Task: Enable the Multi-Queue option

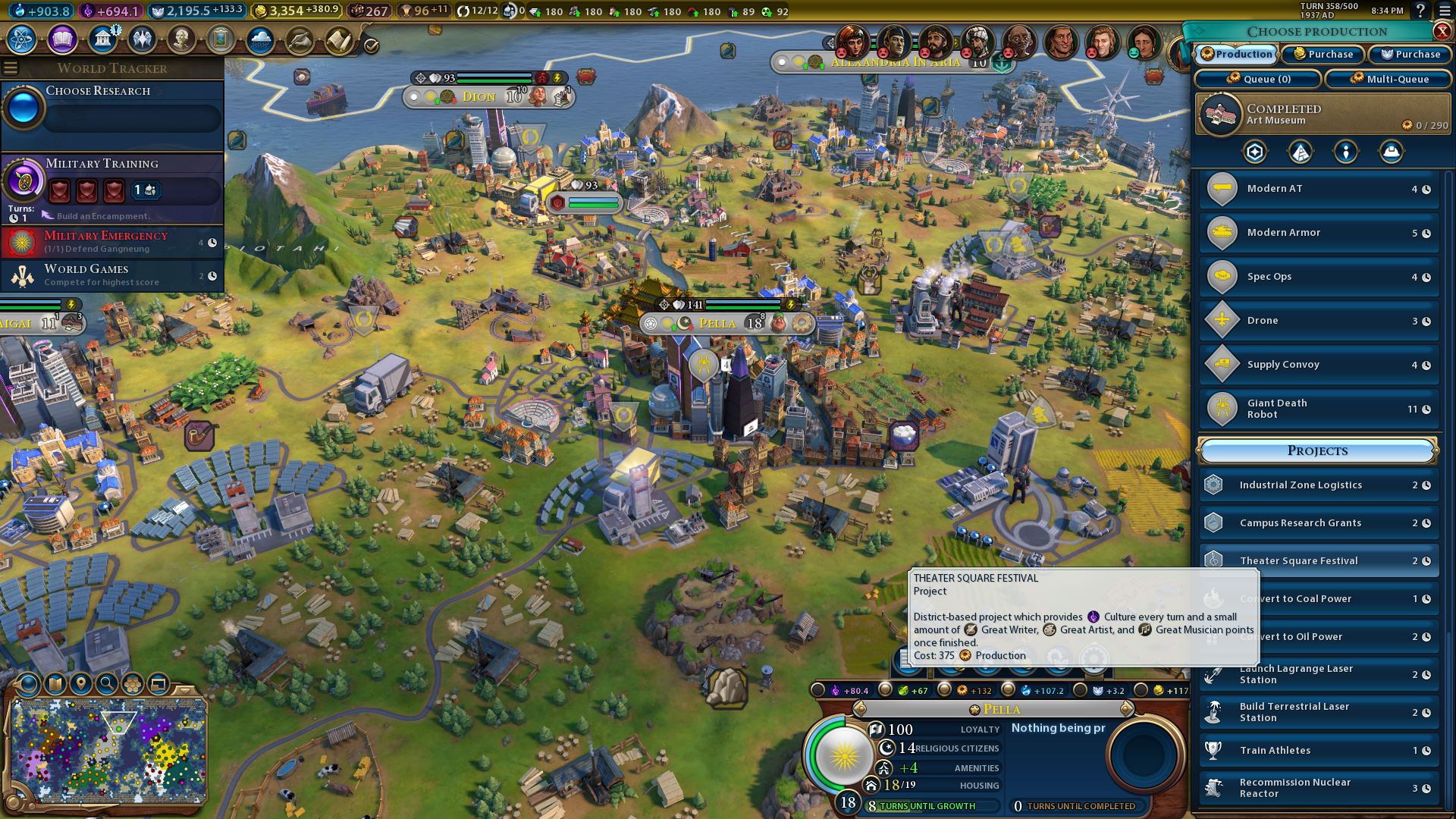Action: point(1389,79)
